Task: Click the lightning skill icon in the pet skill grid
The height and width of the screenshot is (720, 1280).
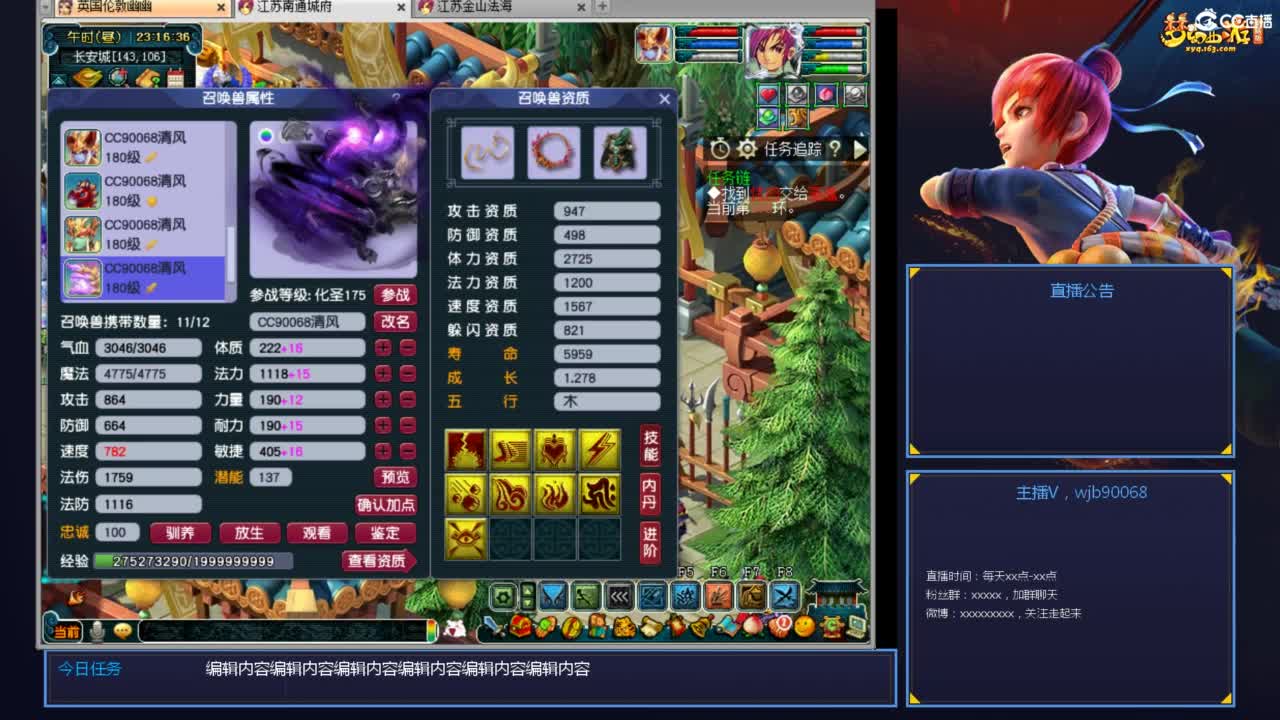Action: click(x=600, y=449)
